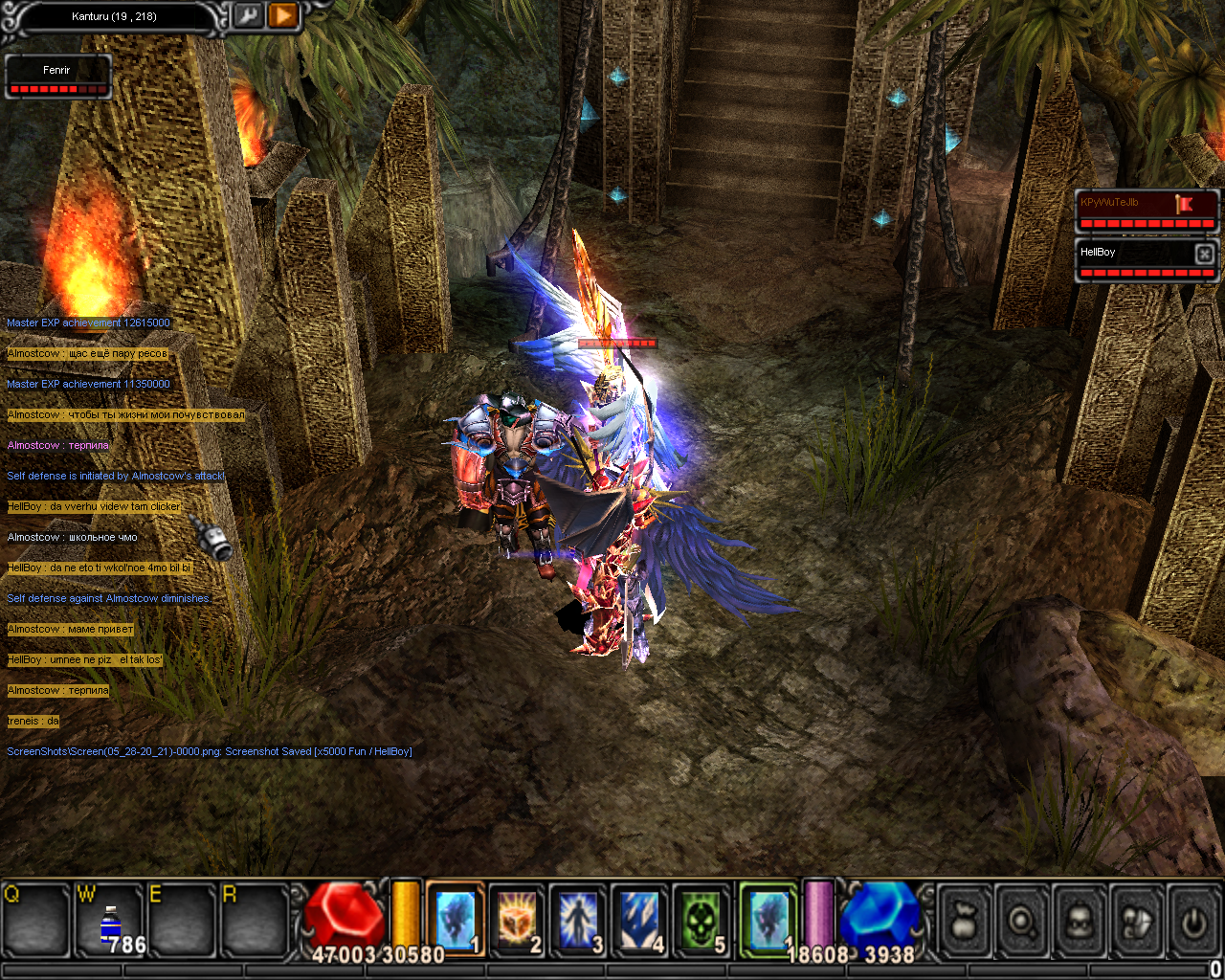
Task: Open the skull face menu button
Action: tap(1080, 922)
